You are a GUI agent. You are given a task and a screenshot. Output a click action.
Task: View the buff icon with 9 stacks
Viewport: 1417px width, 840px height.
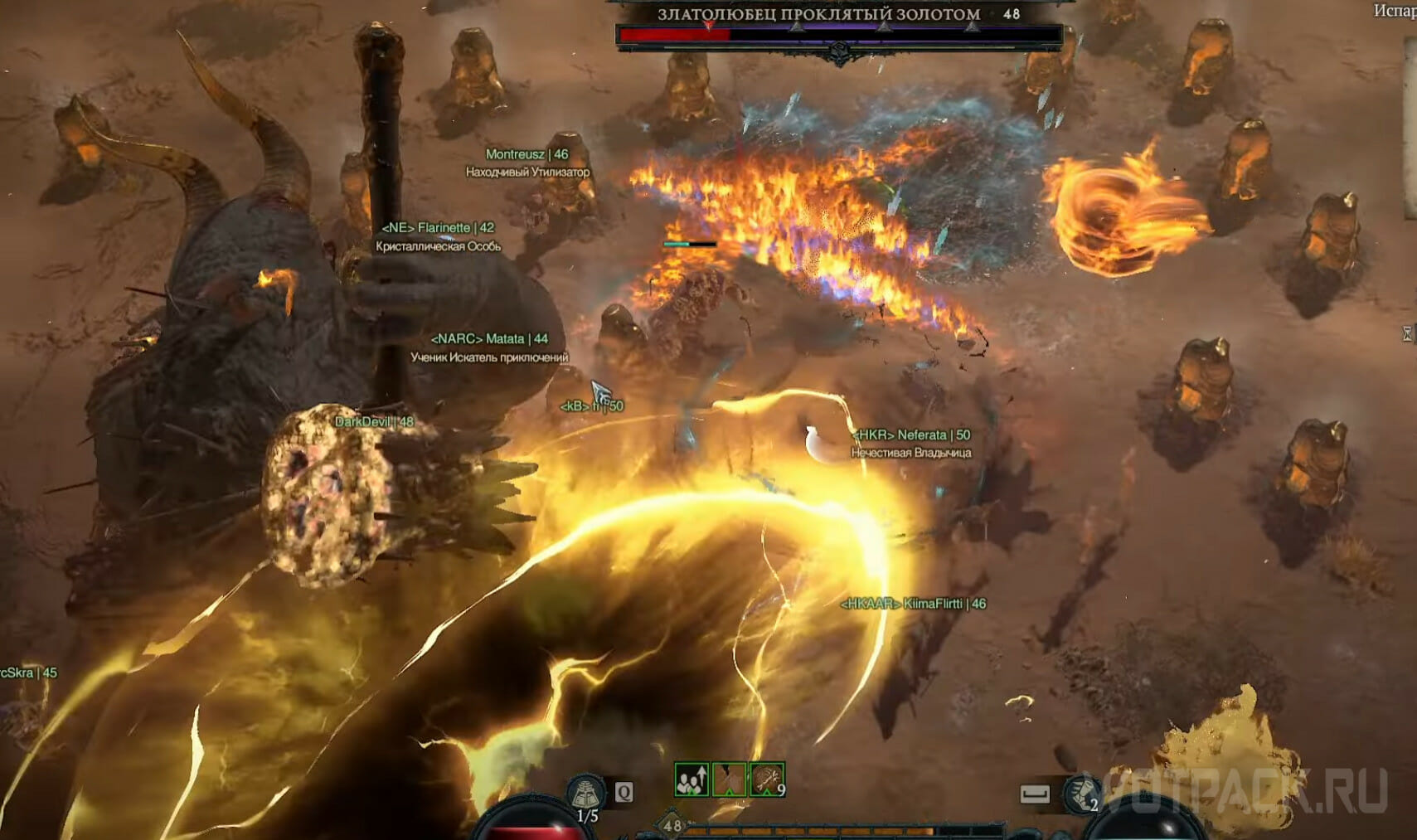(767, 780)
